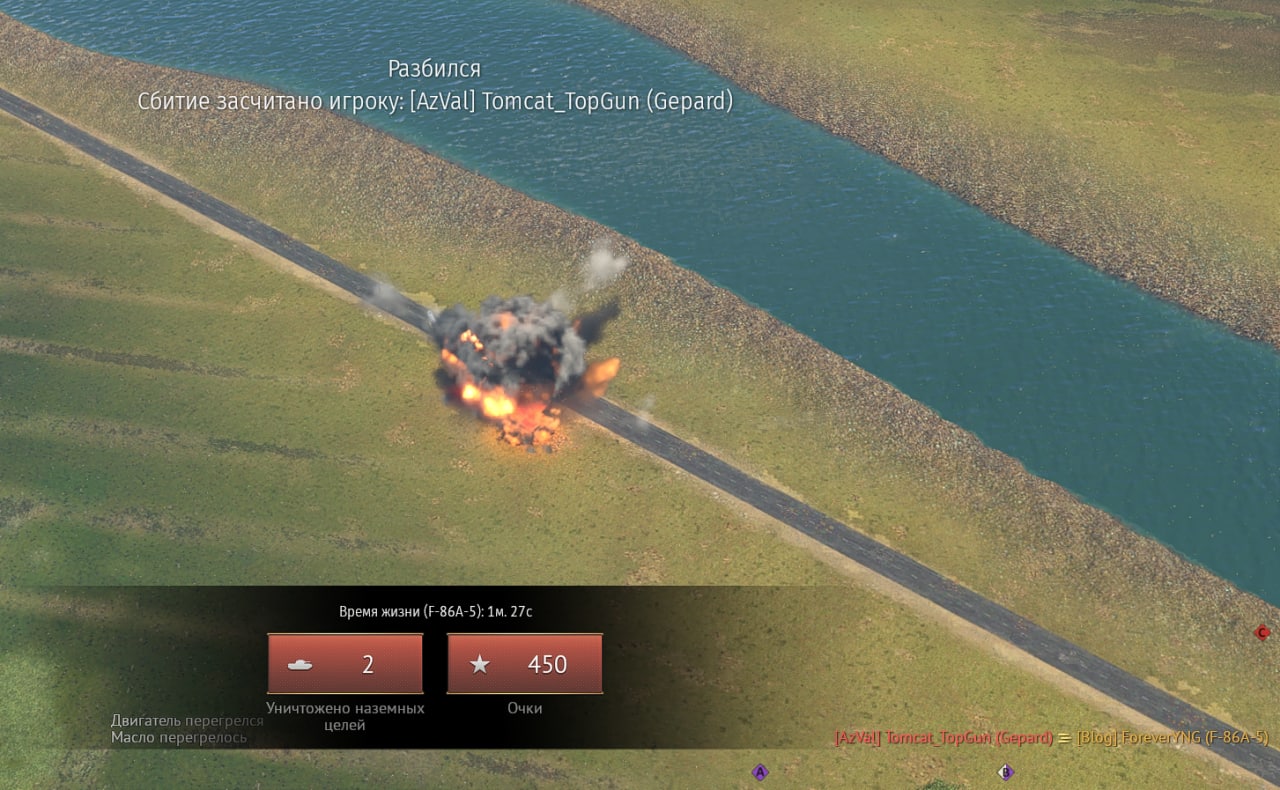
Task: Select the purple capture point A marker
Action: point(760,772)
